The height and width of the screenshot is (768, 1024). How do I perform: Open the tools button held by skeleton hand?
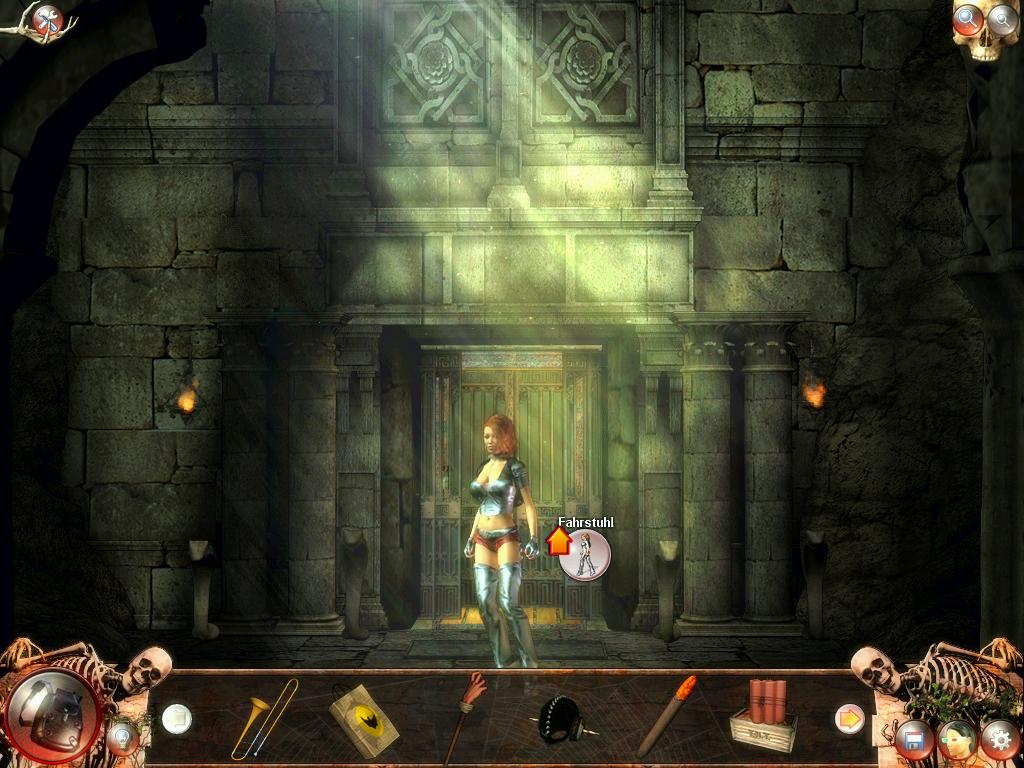pos(46,19)
